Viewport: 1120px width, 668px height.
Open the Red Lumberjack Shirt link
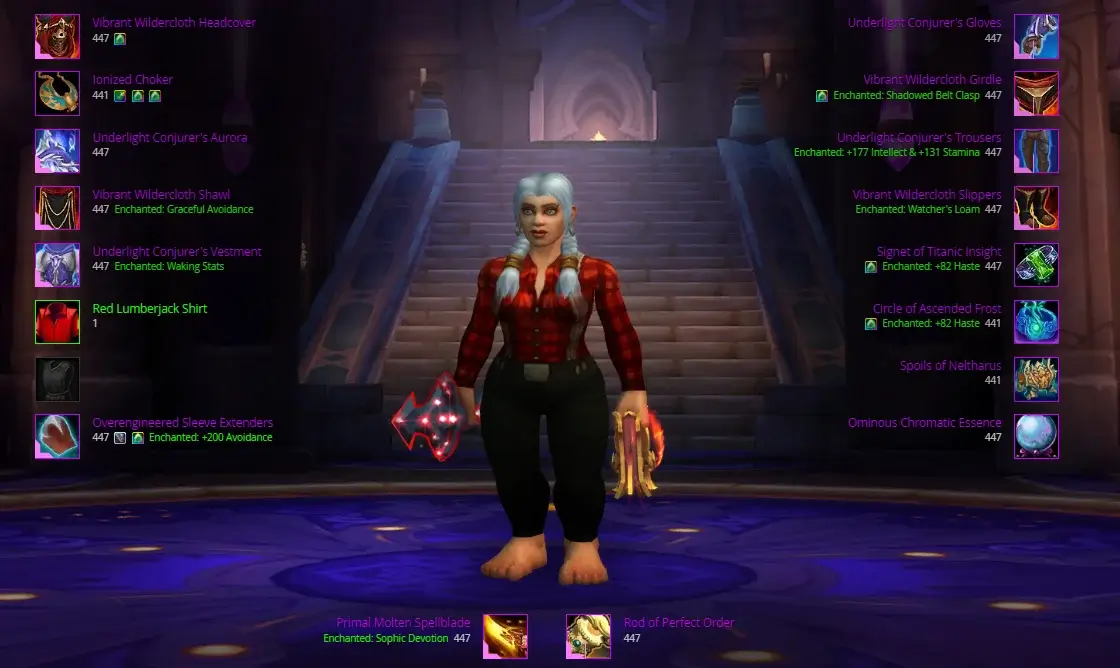pos(150,309)
